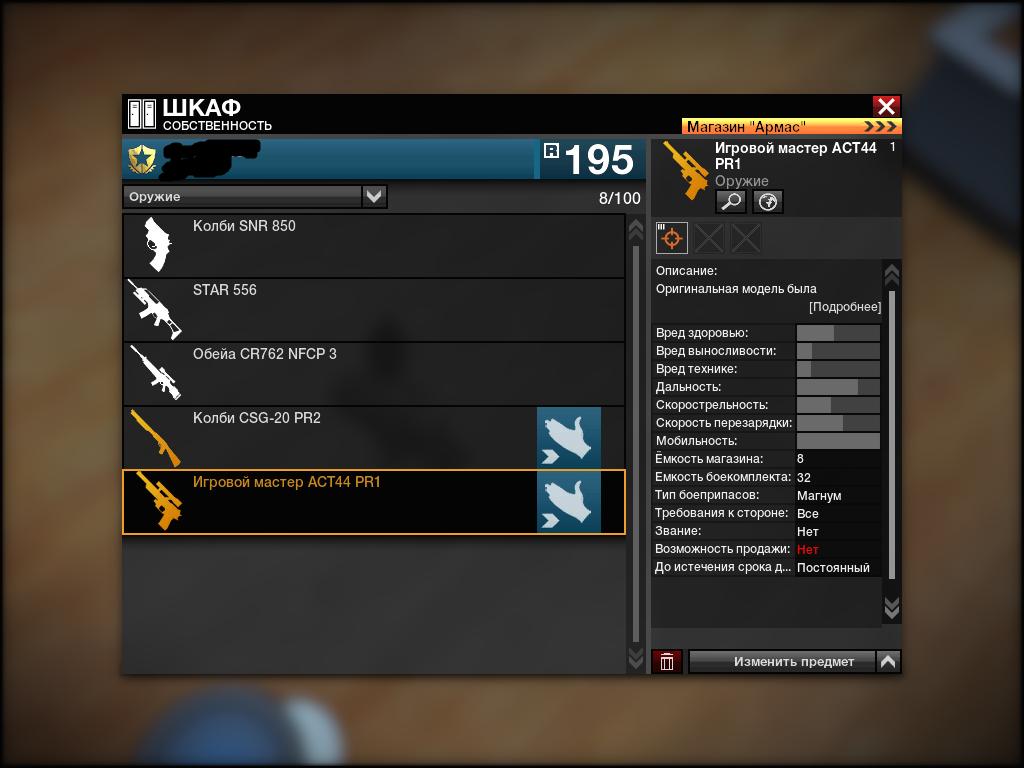The width and height of the screenshot is (1024, 768).
Task: Click the weapon list scroll-up arrow
Action: [635, 230]
